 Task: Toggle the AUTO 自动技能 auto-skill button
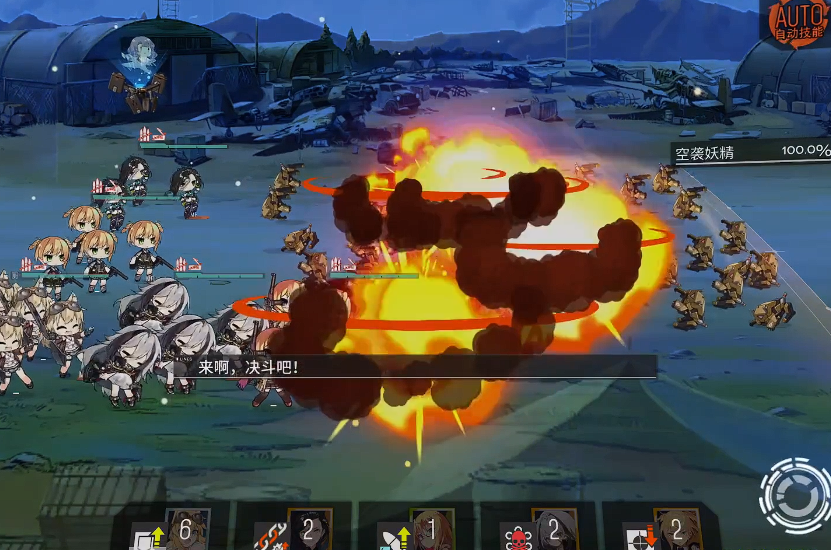799,22
